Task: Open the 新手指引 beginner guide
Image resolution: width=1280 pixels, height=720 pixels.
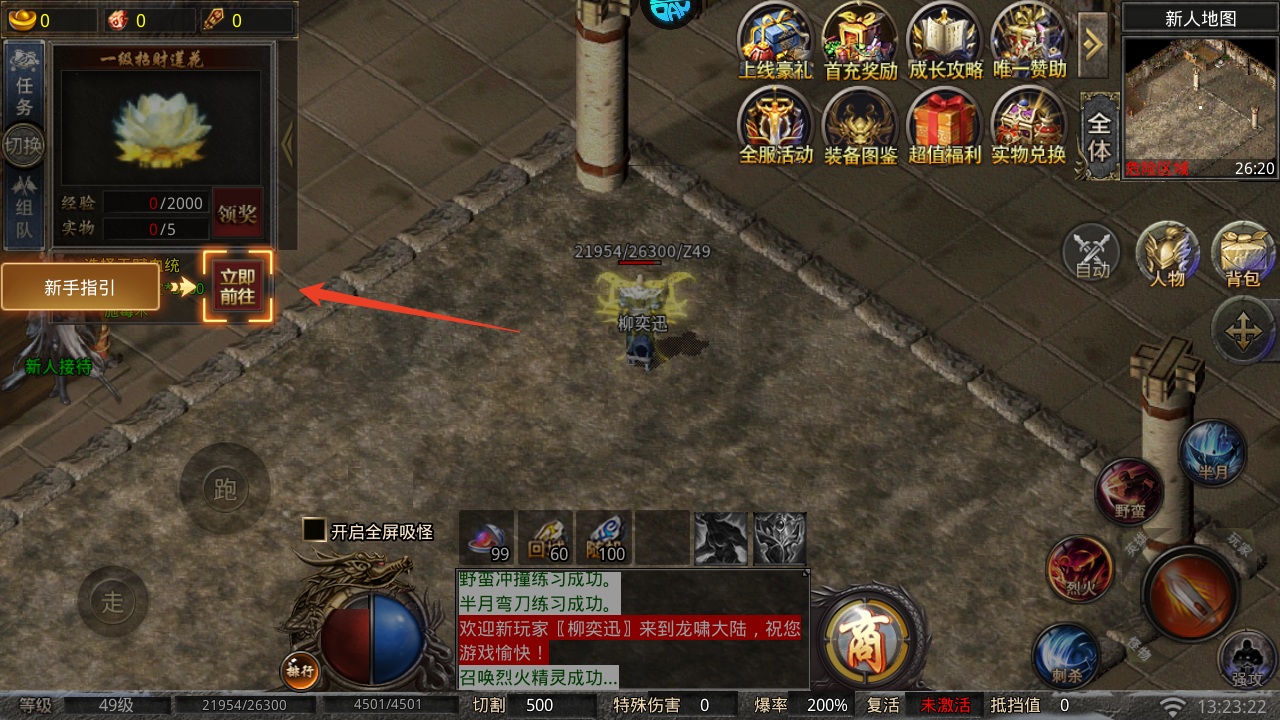Action: (80, 288)
